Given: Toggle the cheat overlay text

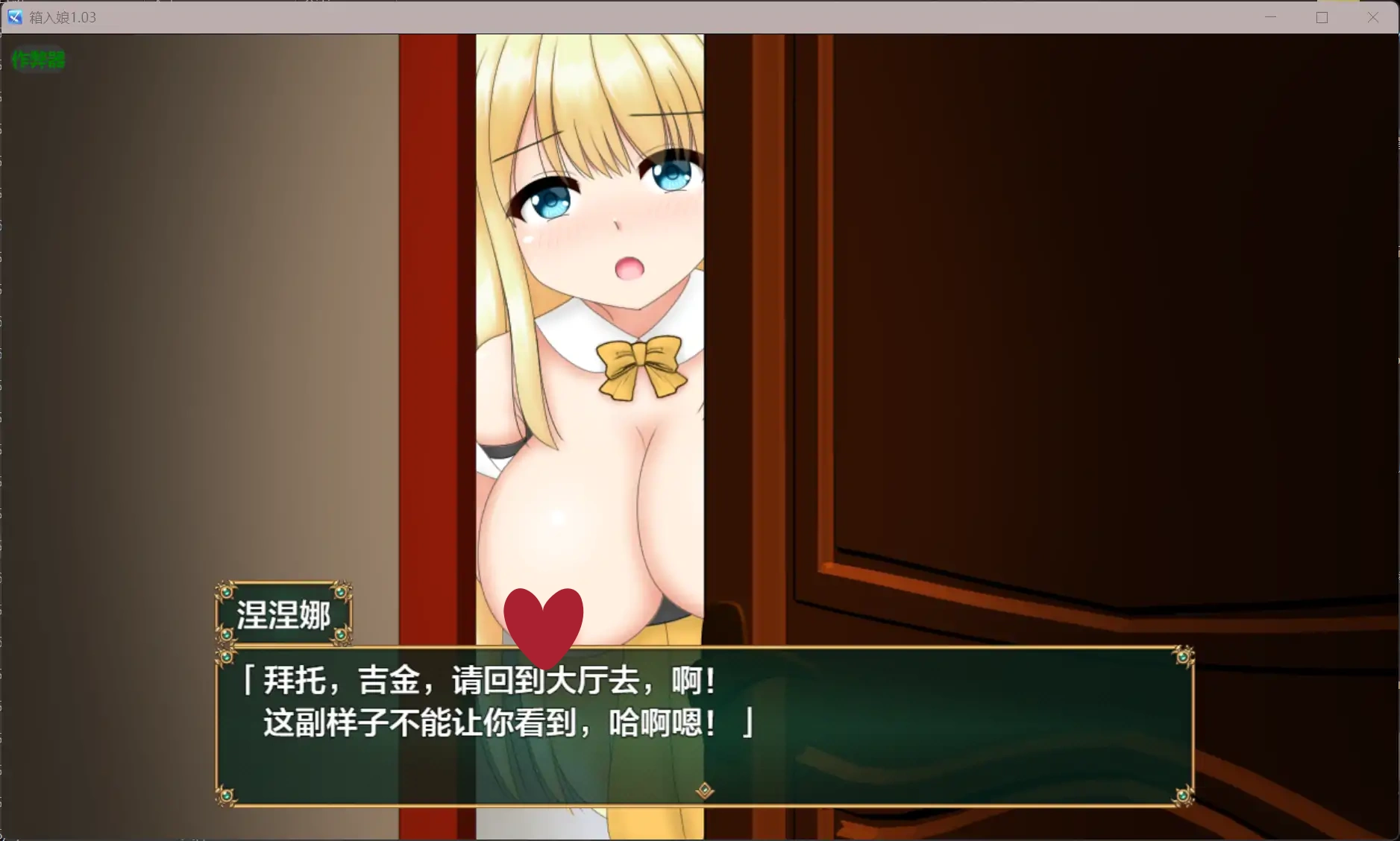Looking at the screenshot, I should 38,60.
